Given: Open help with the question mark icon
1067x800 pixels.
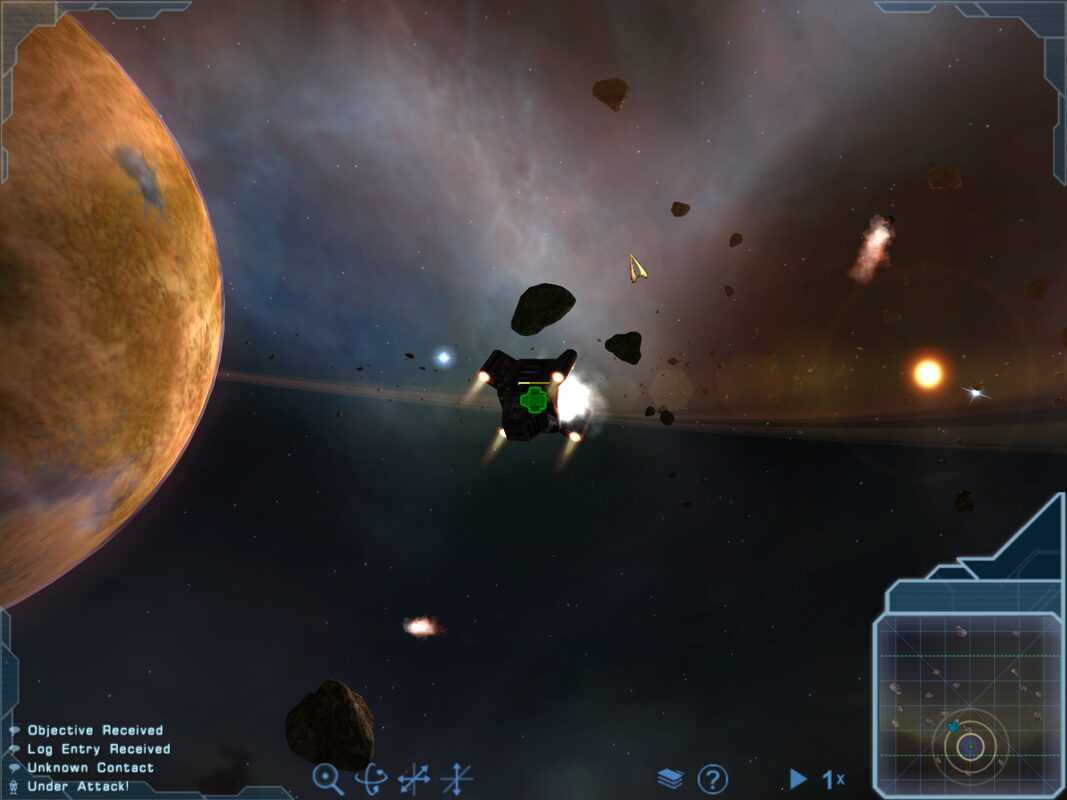Looking at the screenshot, I should point(712,778).
